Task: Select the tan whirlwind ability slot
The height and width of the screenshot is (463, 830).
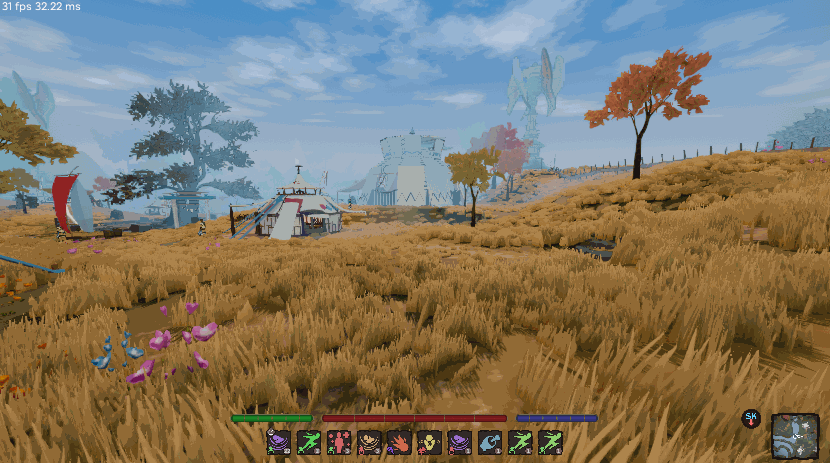Action: coord(370,442)
